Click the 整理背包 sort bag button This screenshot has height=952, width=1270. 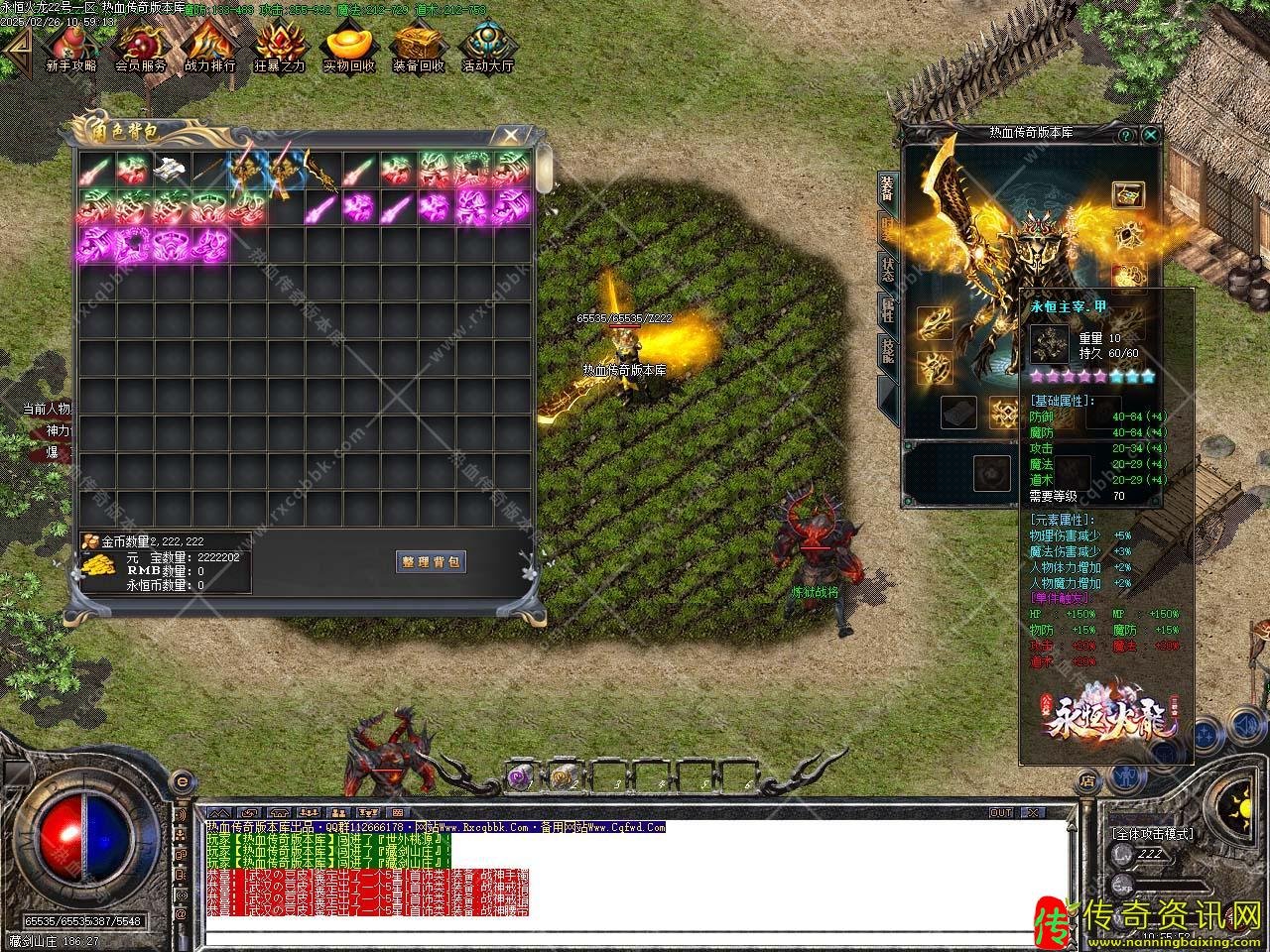click(431, 561)
